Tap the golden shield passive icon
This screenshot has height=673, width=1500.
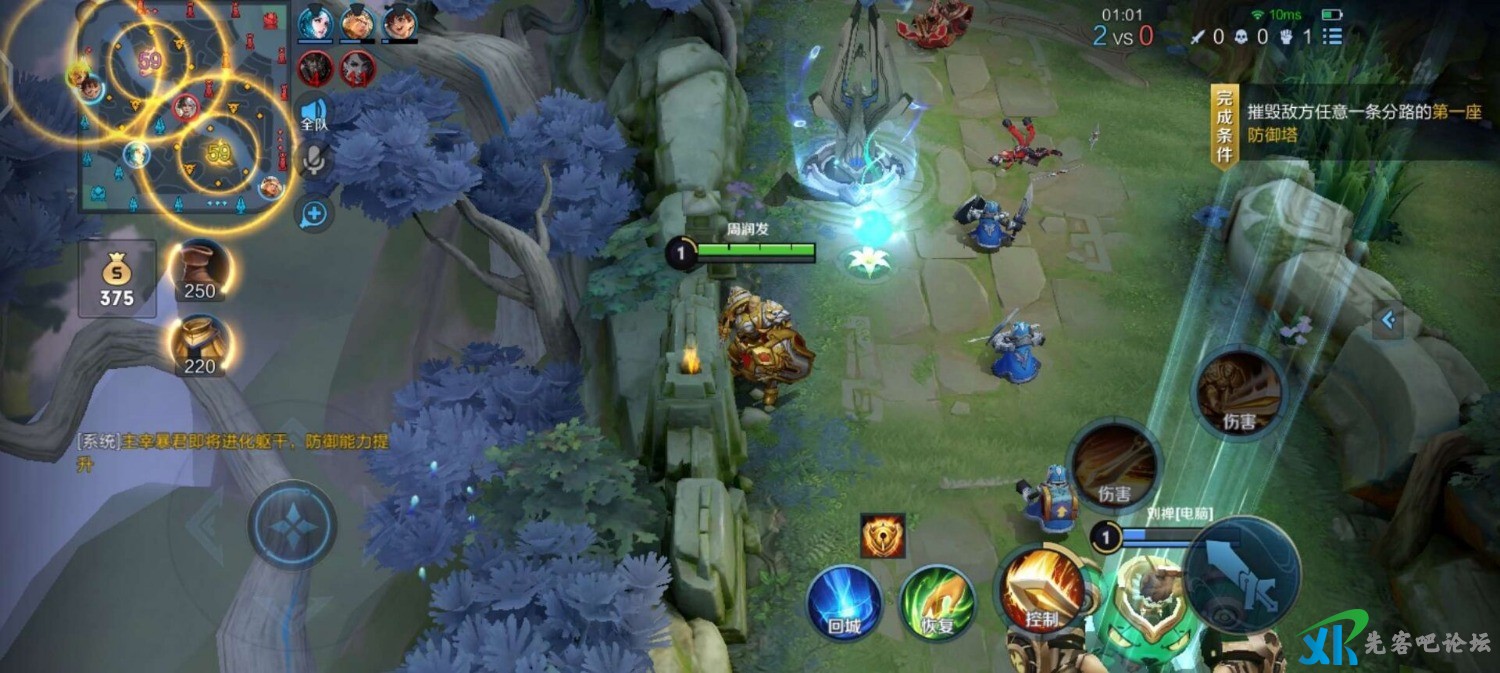point(882,536)
